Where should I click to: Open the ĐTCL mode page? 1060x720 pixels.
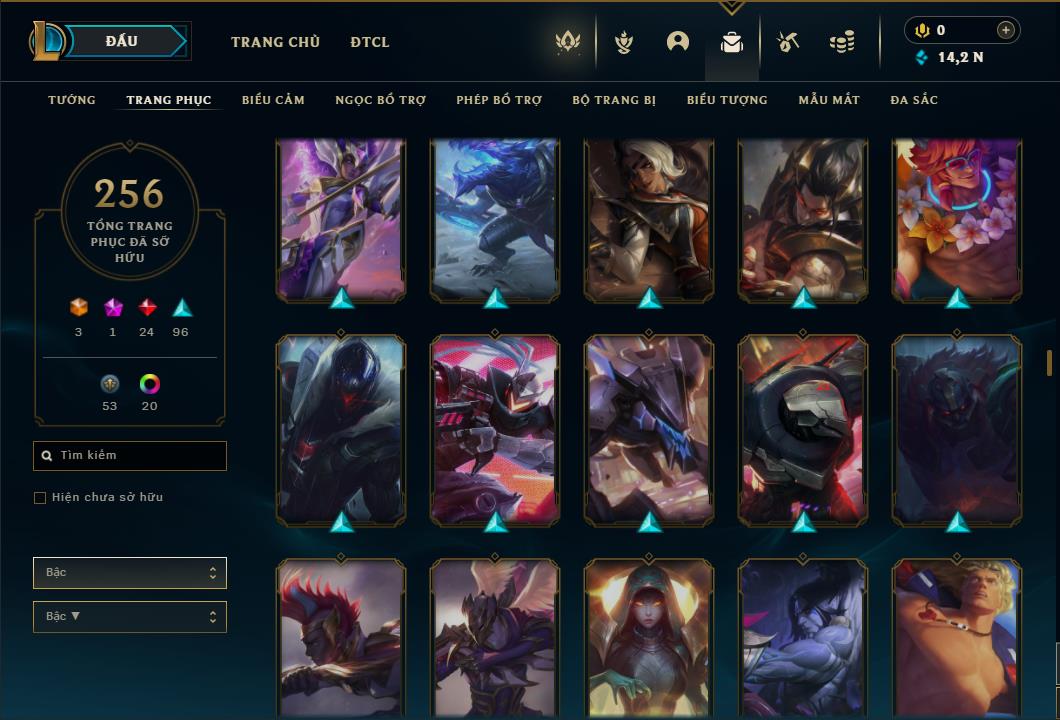click(370, 42)
